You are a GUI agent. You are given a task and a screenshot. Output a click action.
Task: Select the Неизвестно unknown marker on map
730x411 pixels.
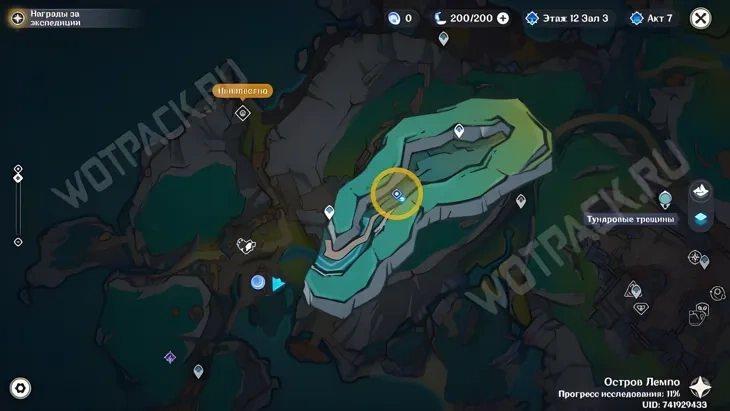pos(242,113)
